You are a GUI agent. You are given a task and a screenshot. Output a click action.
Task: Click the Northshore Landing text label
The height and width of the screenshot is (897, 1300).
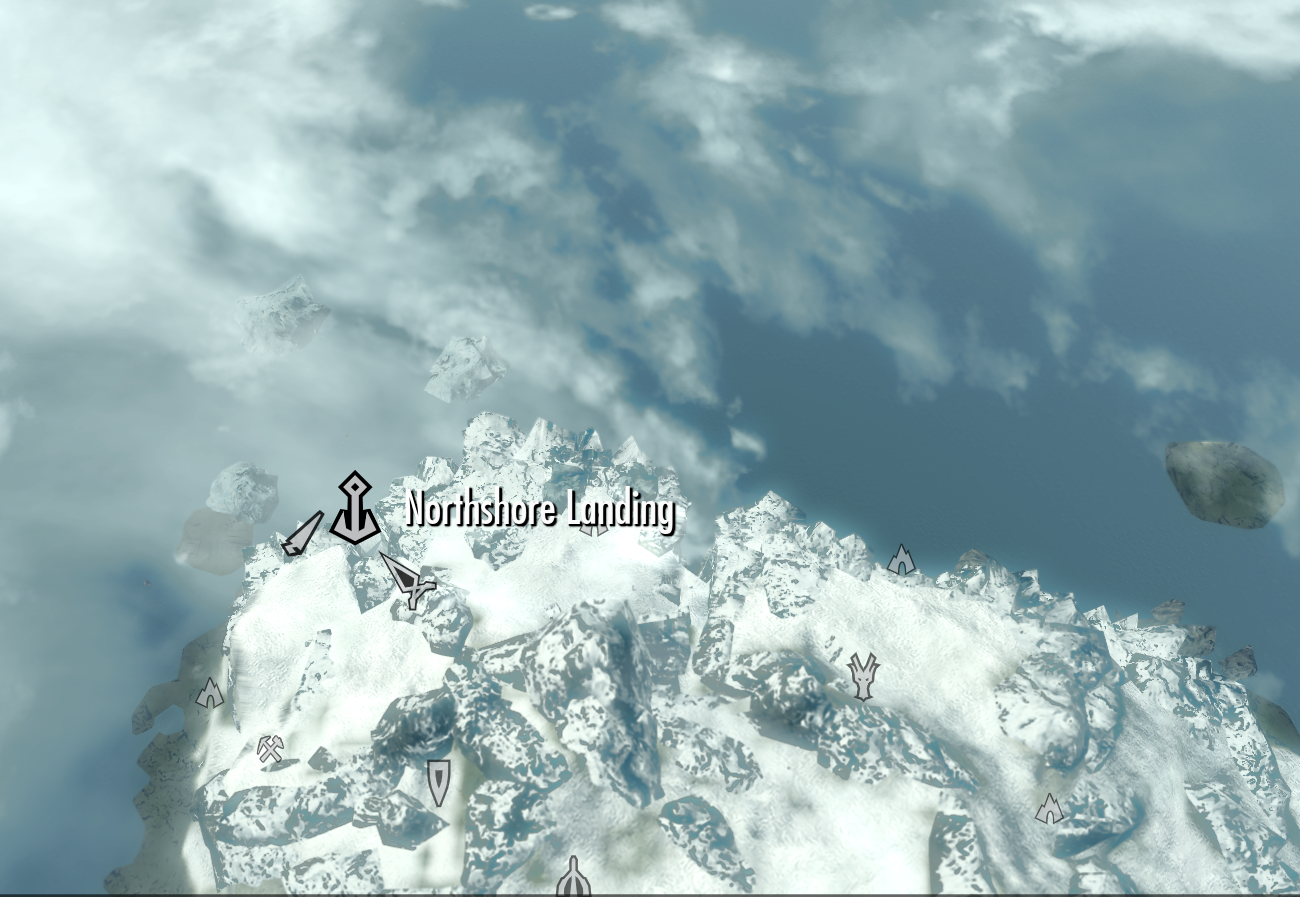click(x=540, y=512)
